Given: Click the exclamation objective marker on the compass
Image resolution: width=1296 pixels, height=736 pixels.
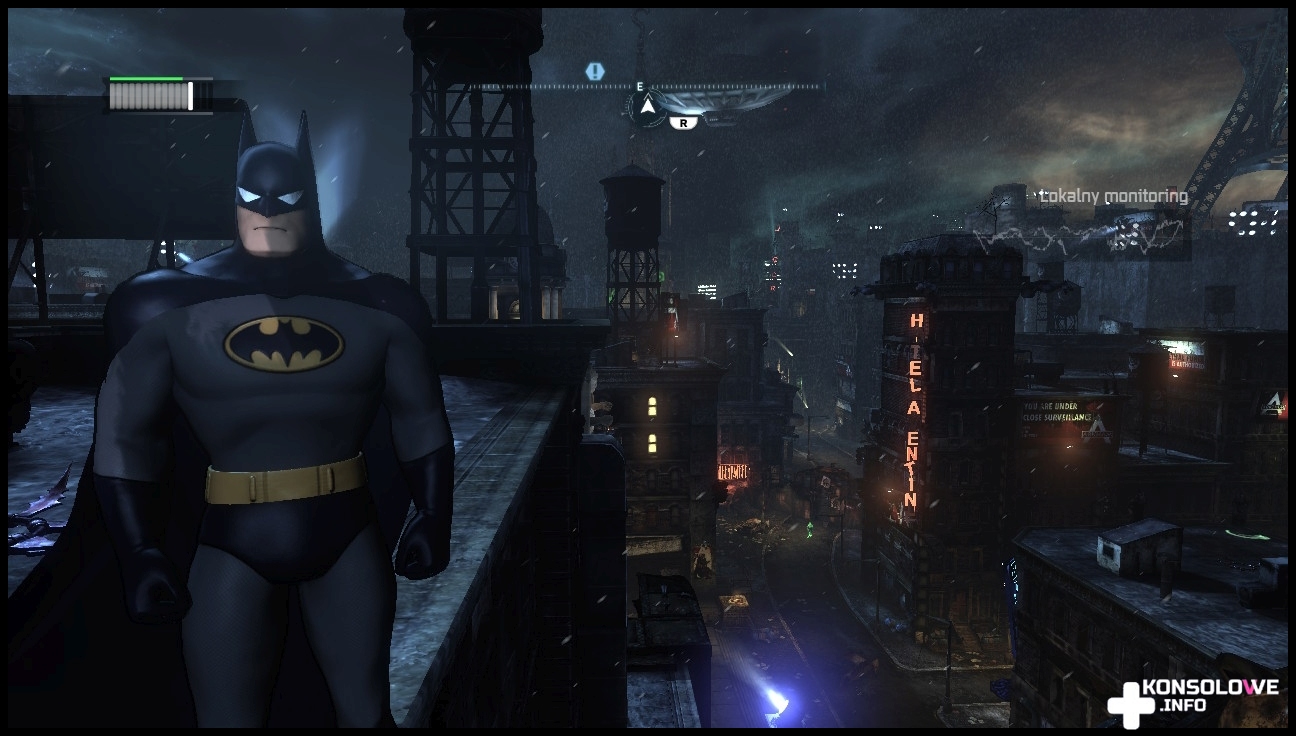Looking at the screenshot, I should 595,71.
